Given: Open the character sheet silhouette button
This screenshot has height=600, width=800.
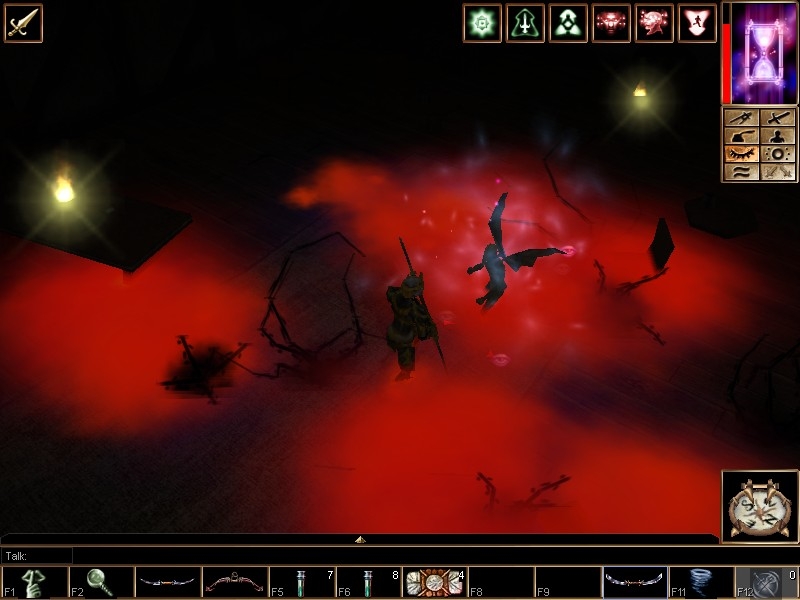Looking at the screenshot, I should click(776, 136).
